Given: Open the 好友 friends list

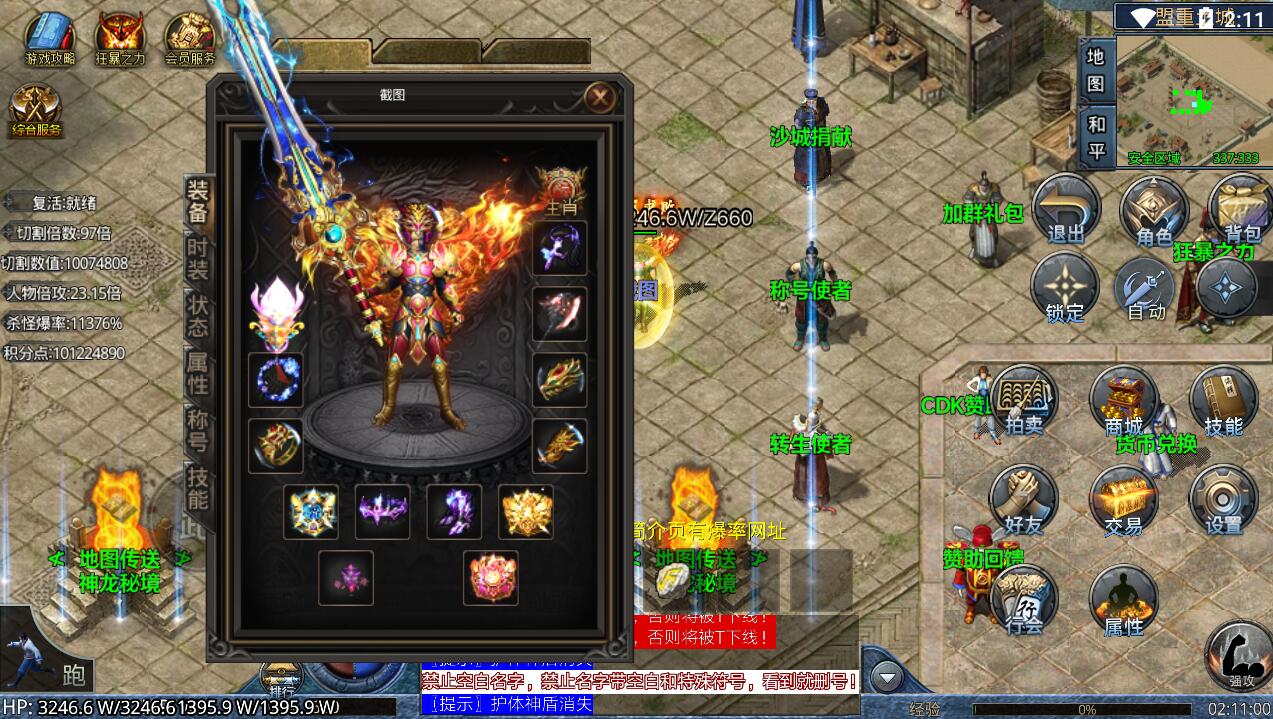Looking at the screenshot, I should point(1023,499).
